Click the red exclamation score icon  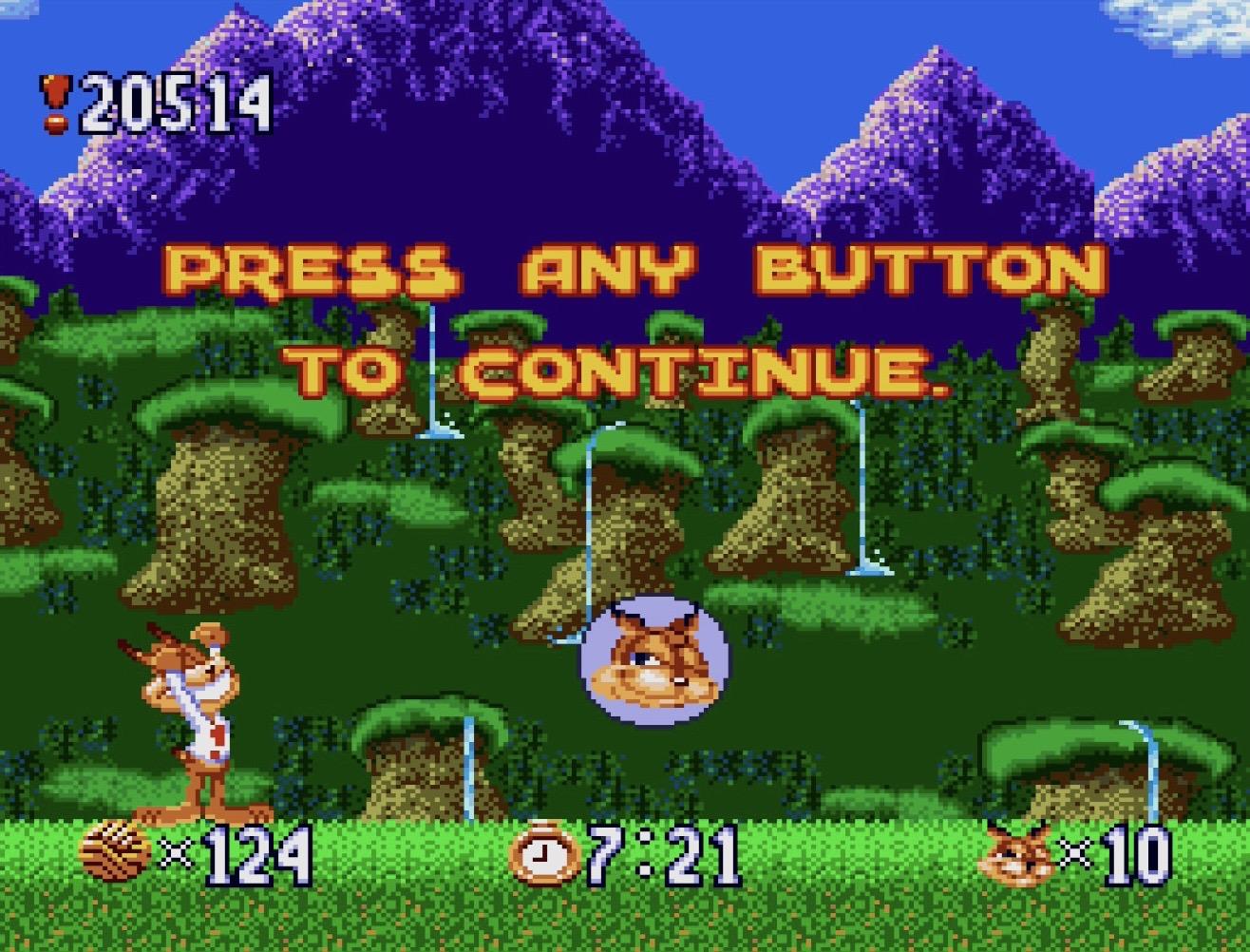54,104
